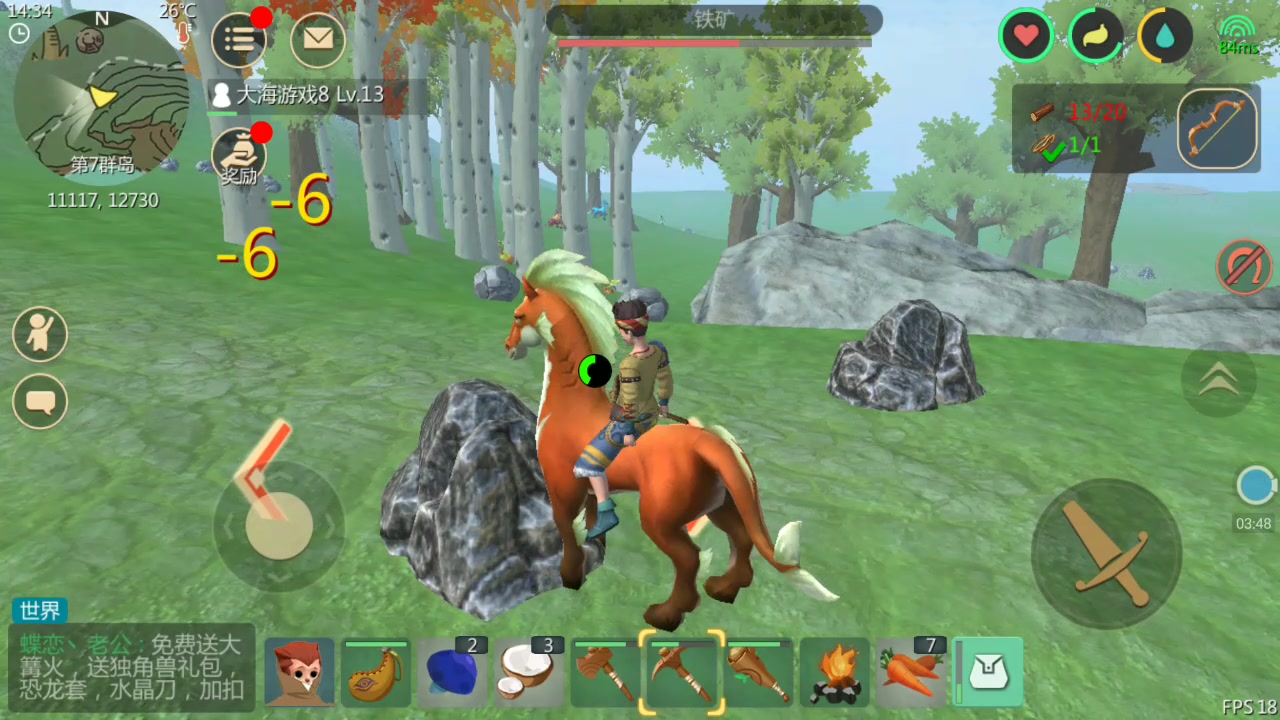
Task: Select the coconut hotbar slot
Action: pyautogui.click(x=528, y=672)
